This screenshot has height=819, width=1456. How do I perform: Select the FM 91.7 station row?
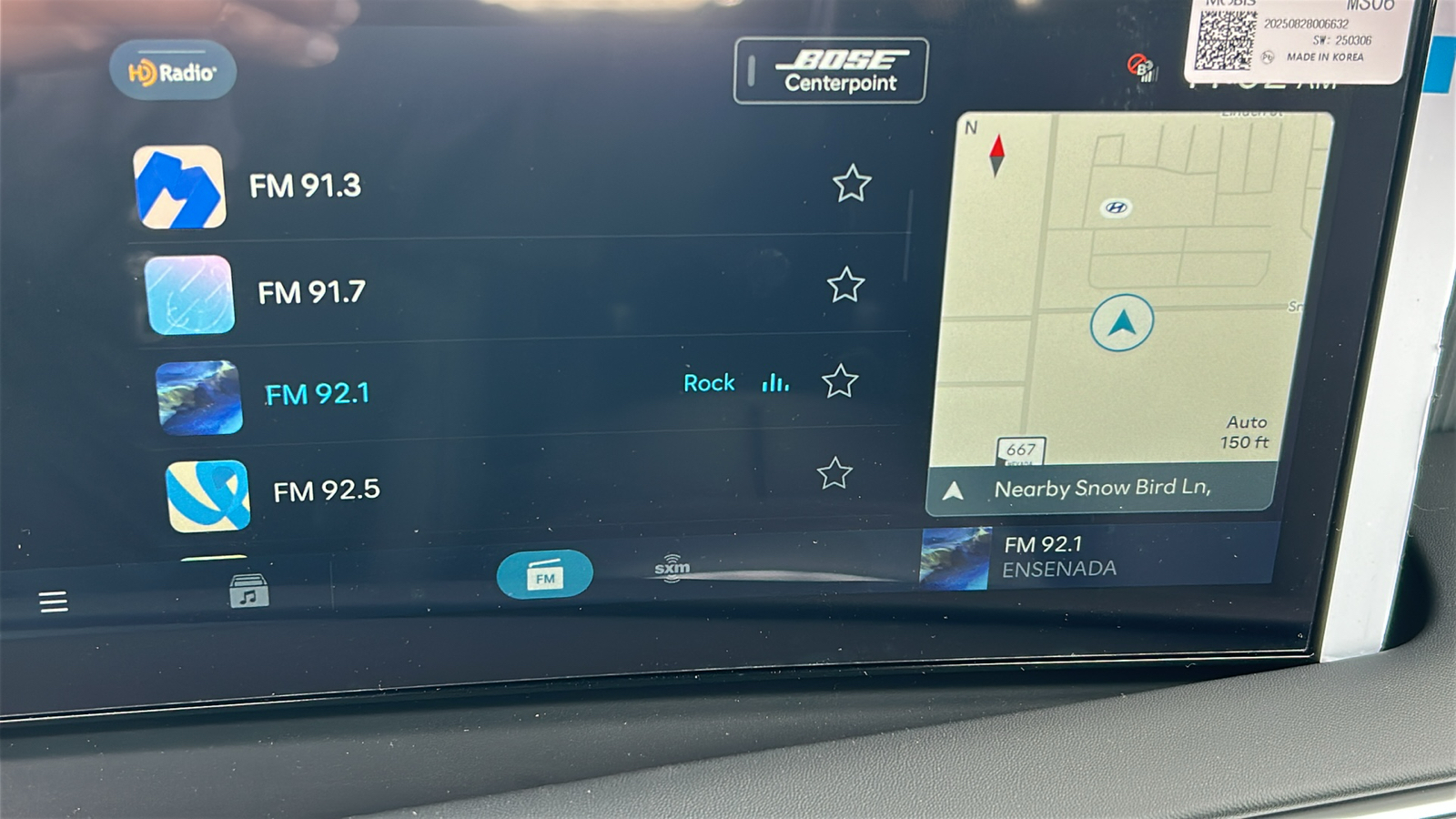(311, 293)
